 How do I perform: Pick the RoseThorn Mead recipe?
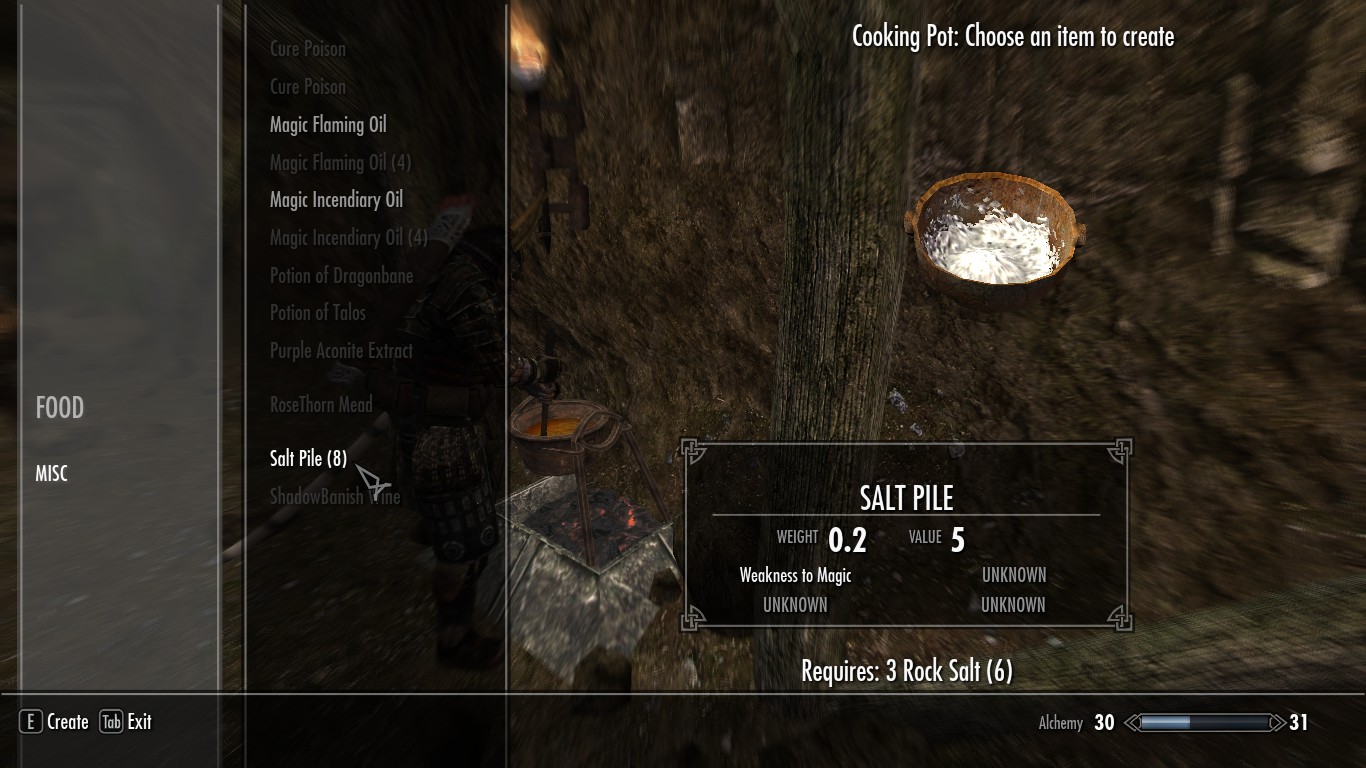point(321,405)
